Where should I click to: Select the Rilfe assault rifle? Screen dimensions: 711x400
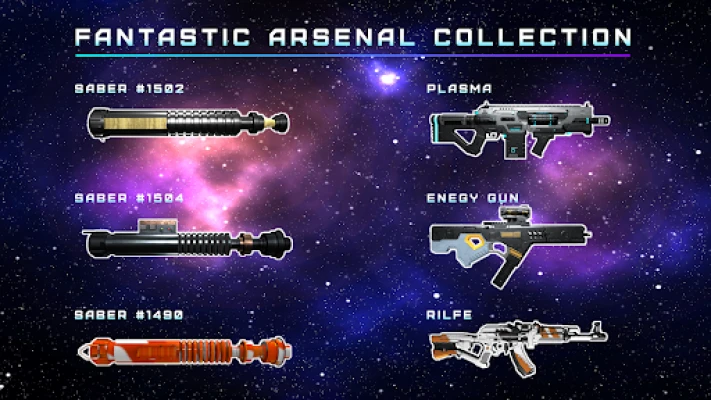(517, 343)
